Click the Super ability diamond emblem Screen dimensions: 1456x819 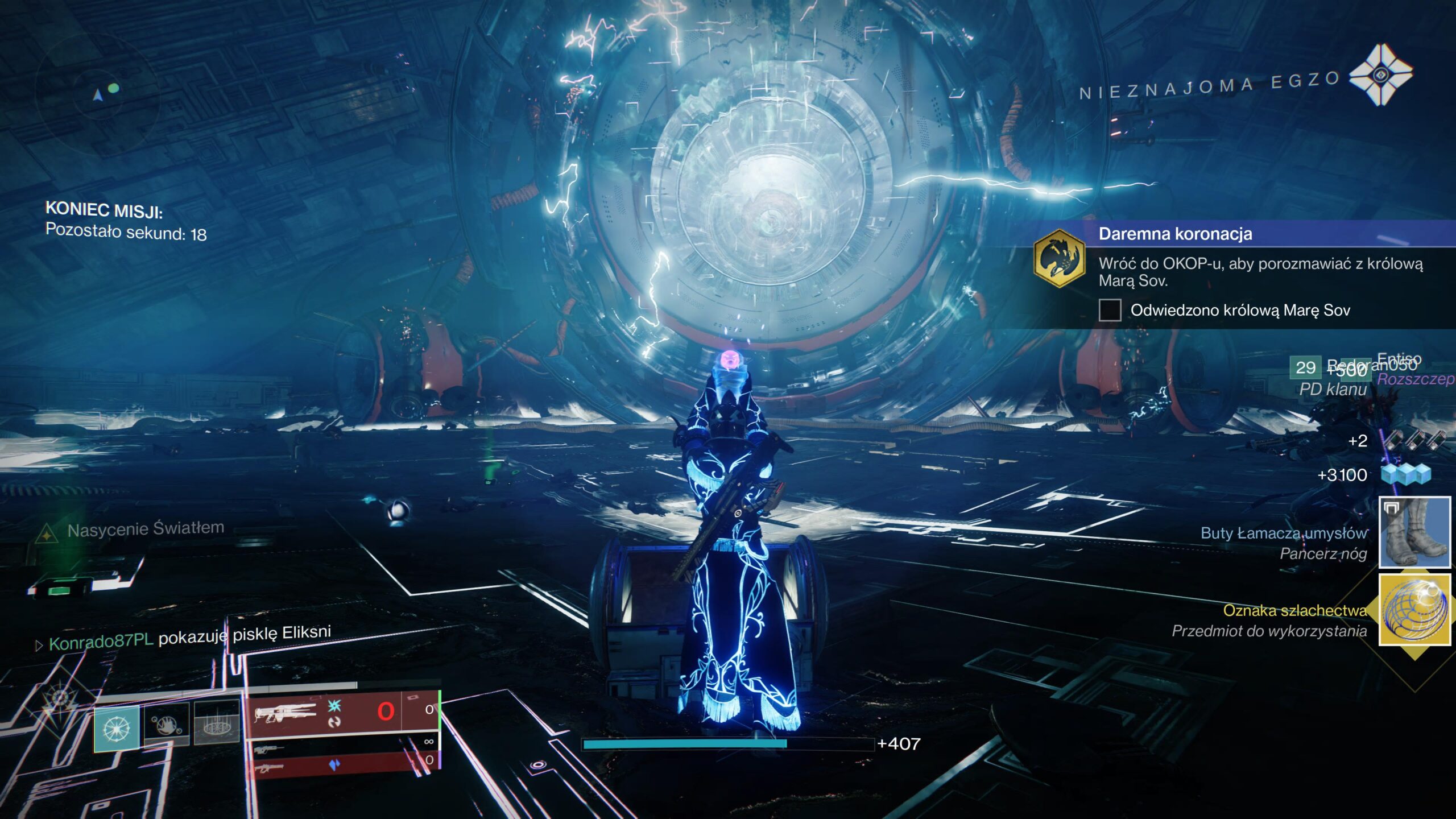coord(59,701)
